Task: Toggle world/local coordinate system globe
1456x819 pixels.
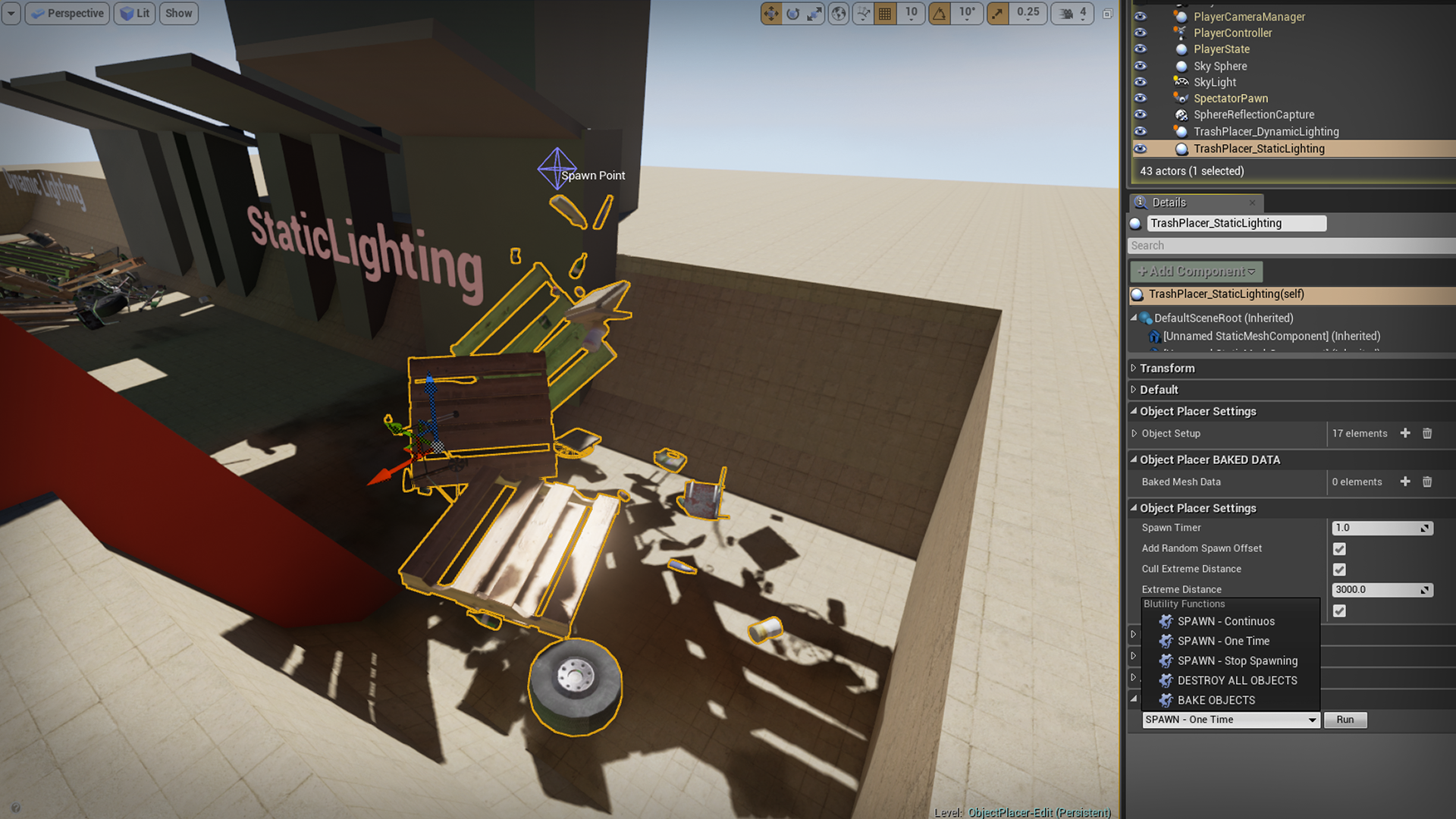Action: point(838,13)
